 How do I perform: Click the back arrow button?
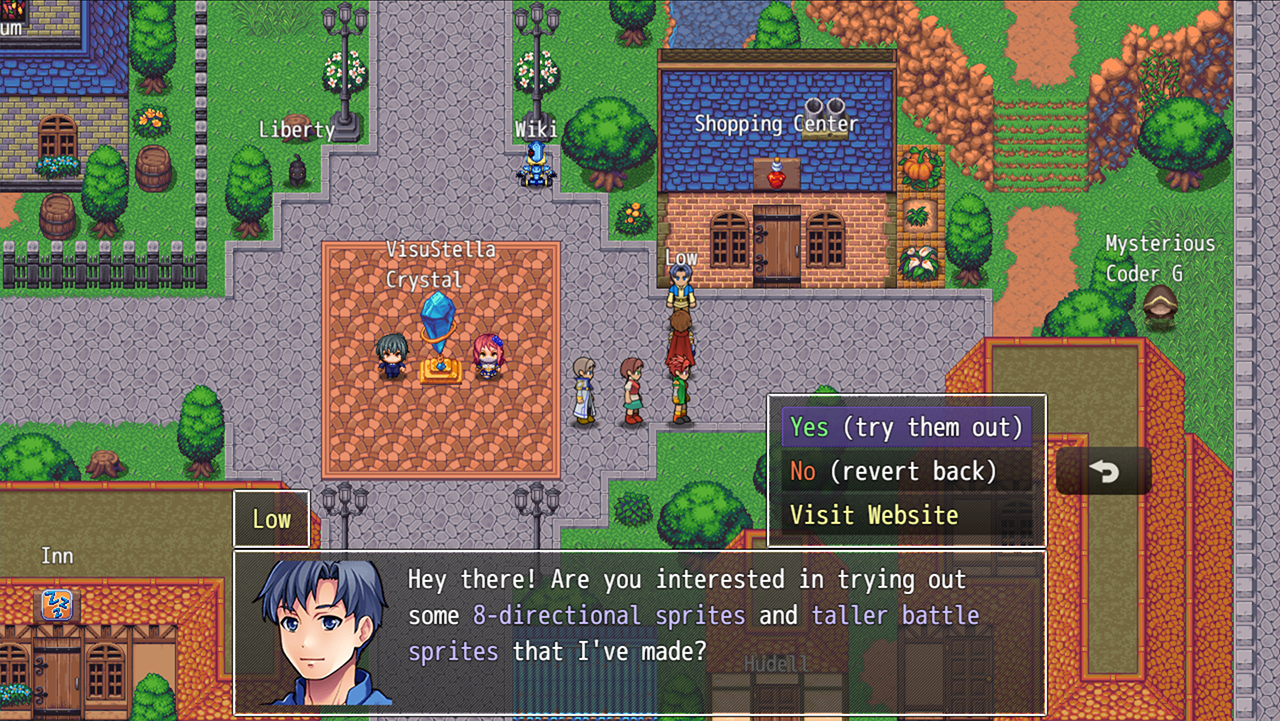tap(1103, 471)
